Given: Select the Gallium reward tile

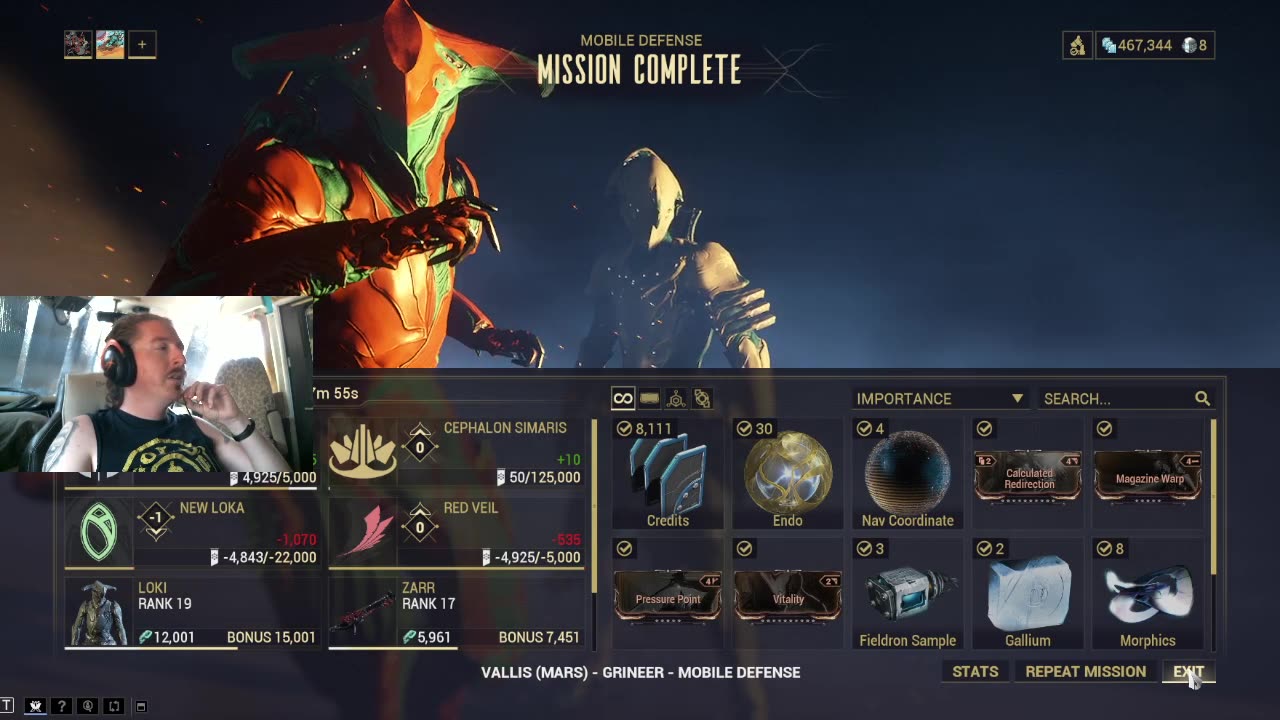Looking at the screenshot, I should click(1028, 595).
